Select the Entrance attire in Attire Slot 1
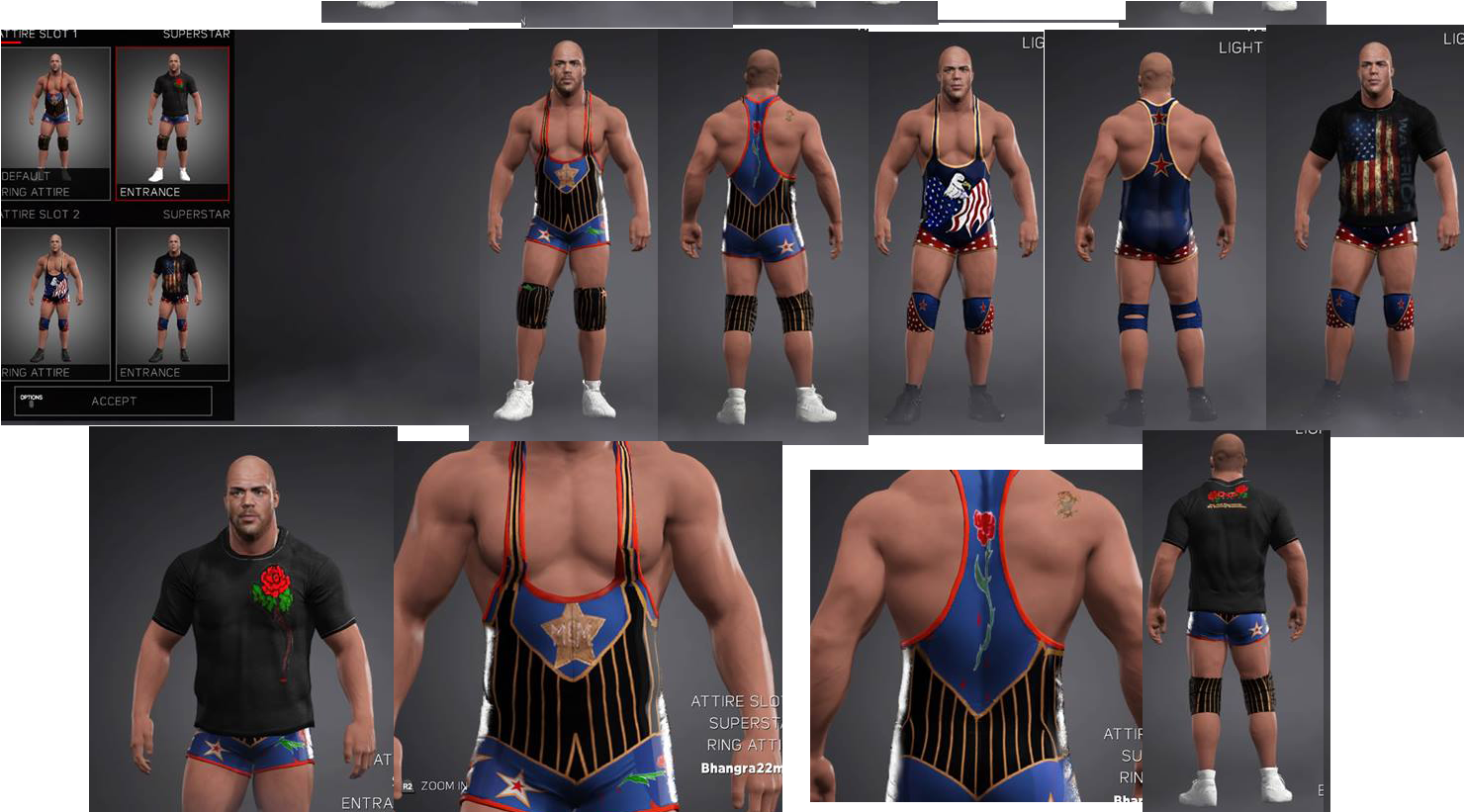This screenshot has width=1464, height=812. tap(172, 122)
